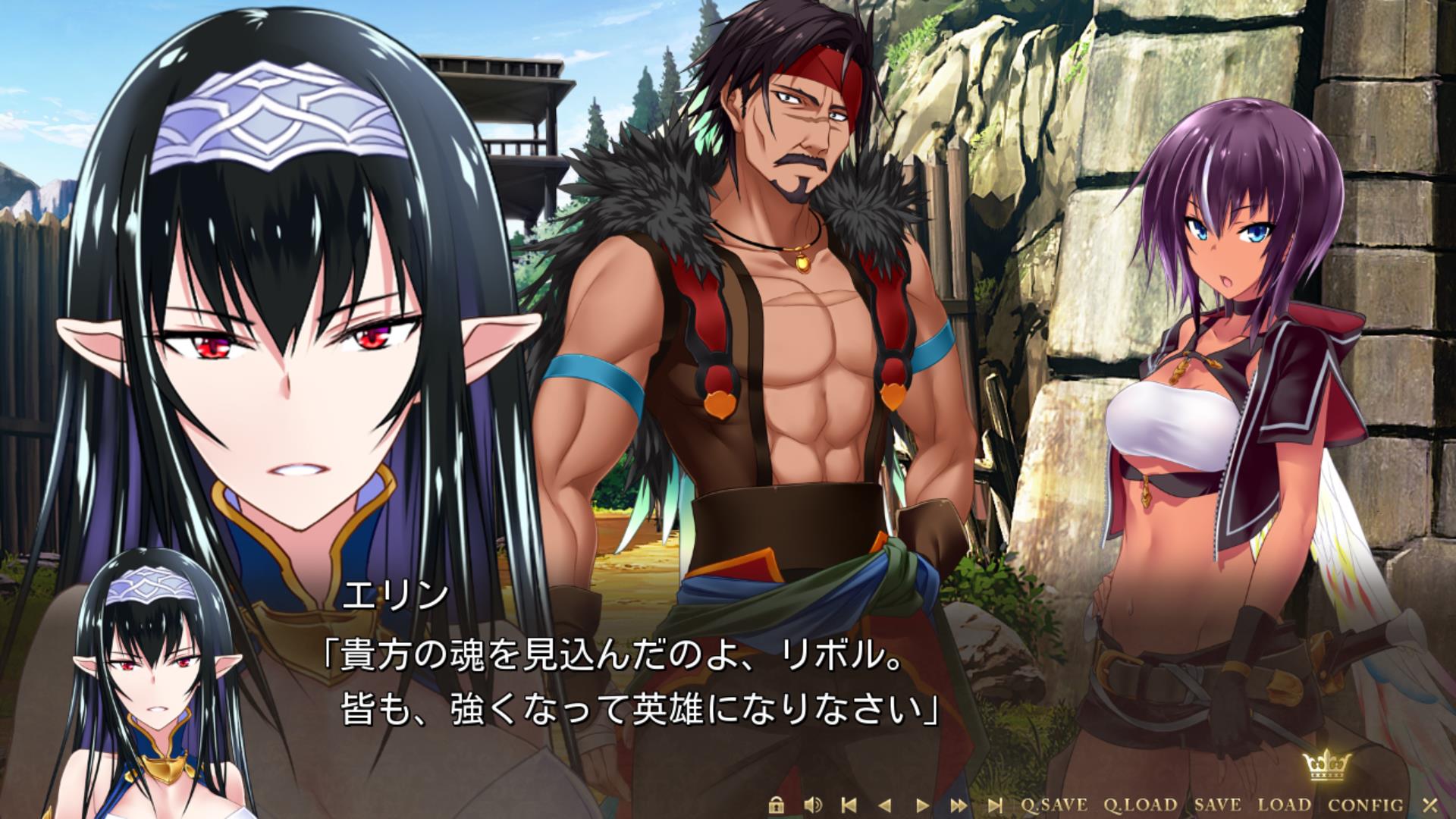Jump to the next scene
Viewport: 1456px width, 819px height.
996,805
